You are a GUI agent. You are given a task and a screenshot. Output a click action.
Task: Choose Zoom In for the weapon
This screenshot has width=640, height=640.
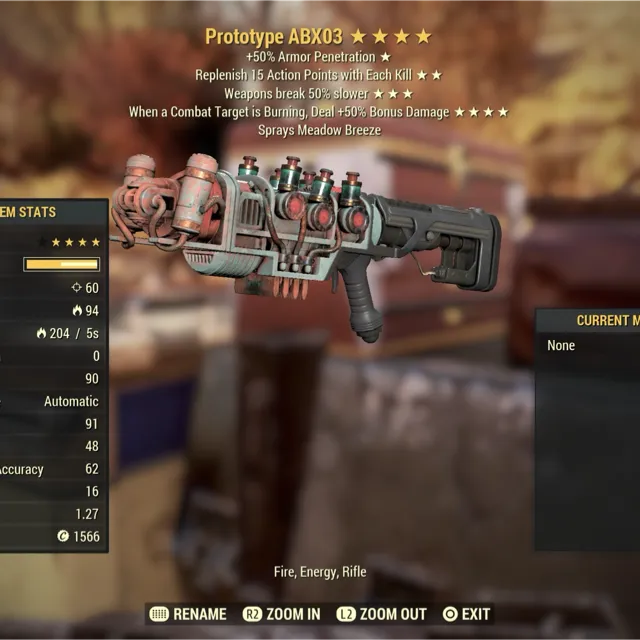[x=282, y=614]
